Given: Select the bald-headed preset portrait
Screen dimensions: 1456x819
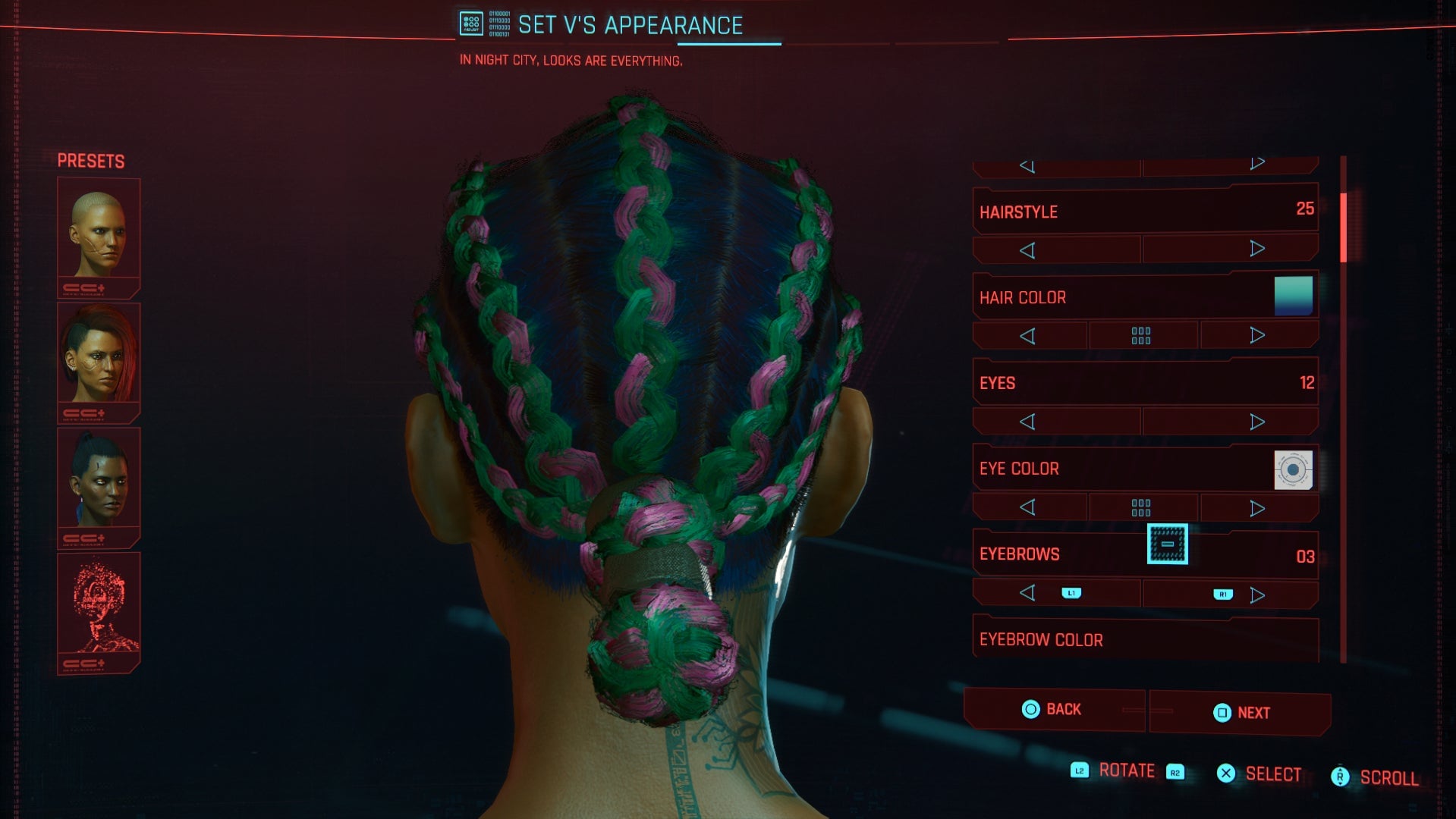Looking at the screenshot, I should coord(99,231).
